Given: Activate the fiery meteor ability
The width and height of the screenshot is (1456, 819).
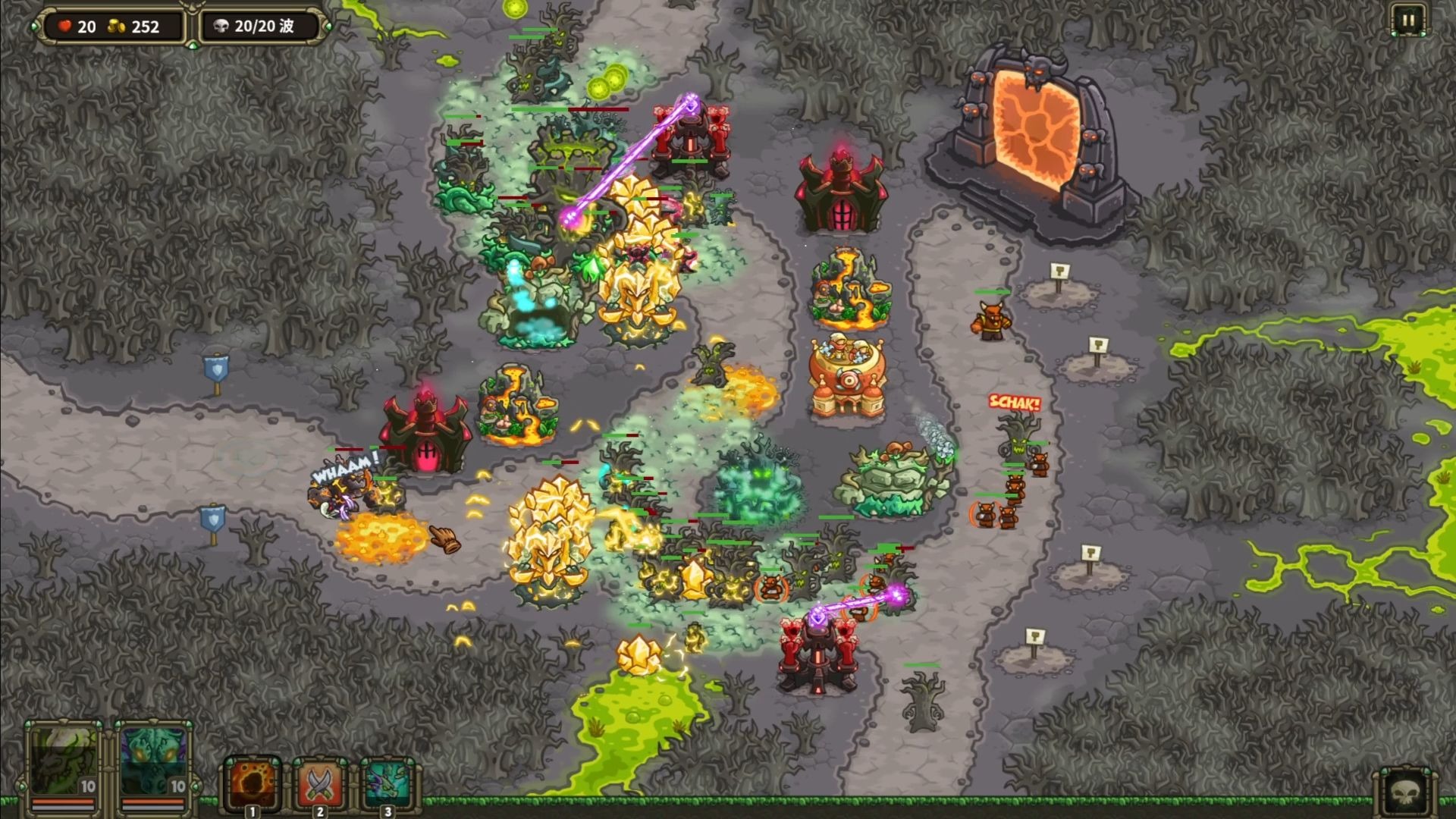Looking at the screenshot, I should [253, 782].
